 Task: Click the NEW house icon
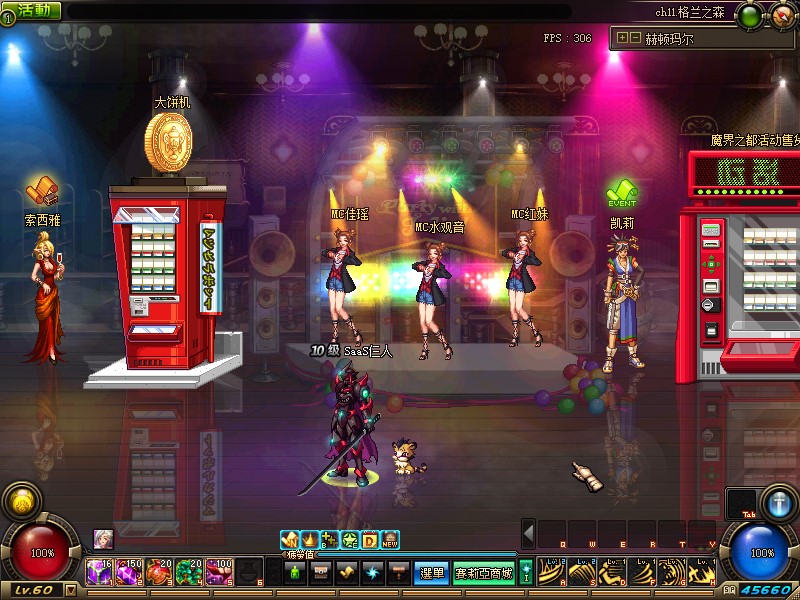click(x=390, y=540)
